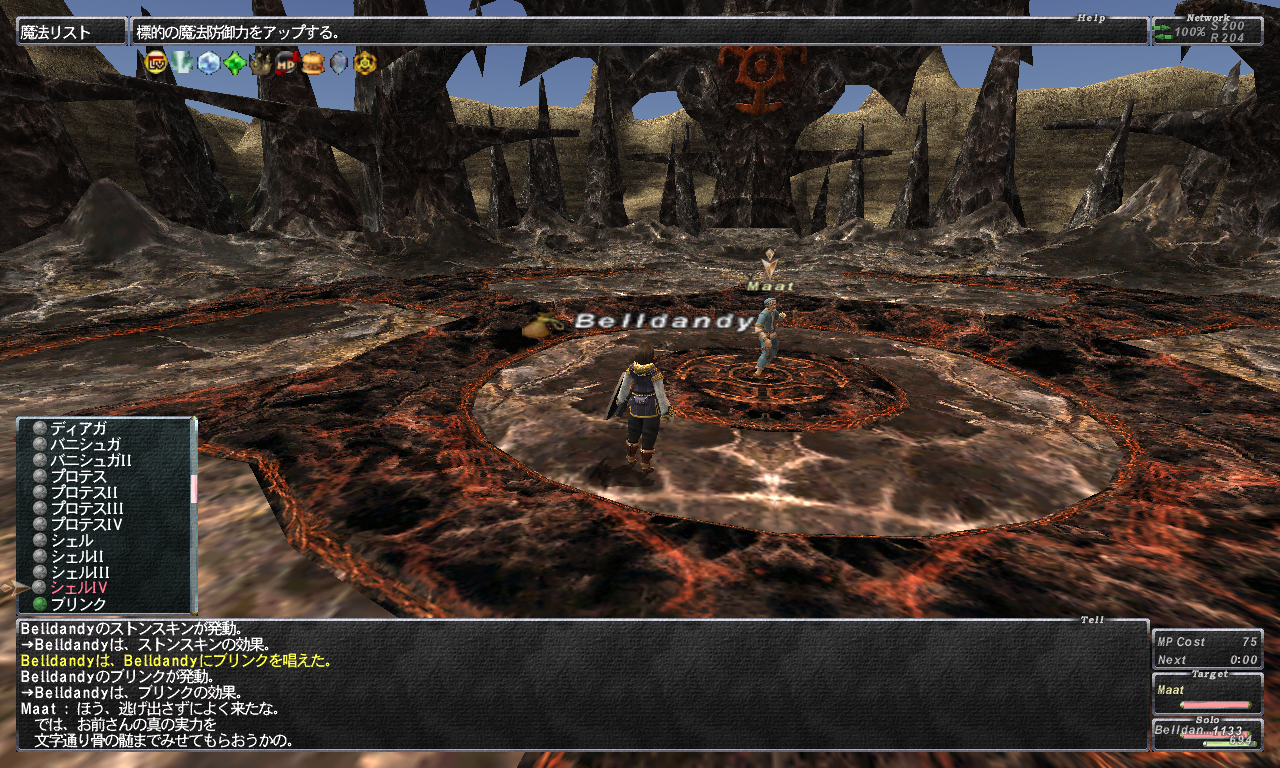Select ディアガ in the magic list
Image resolution: width=1280 pixels, height=768 pixels.
pyautogui.click(x=78, y=428)
